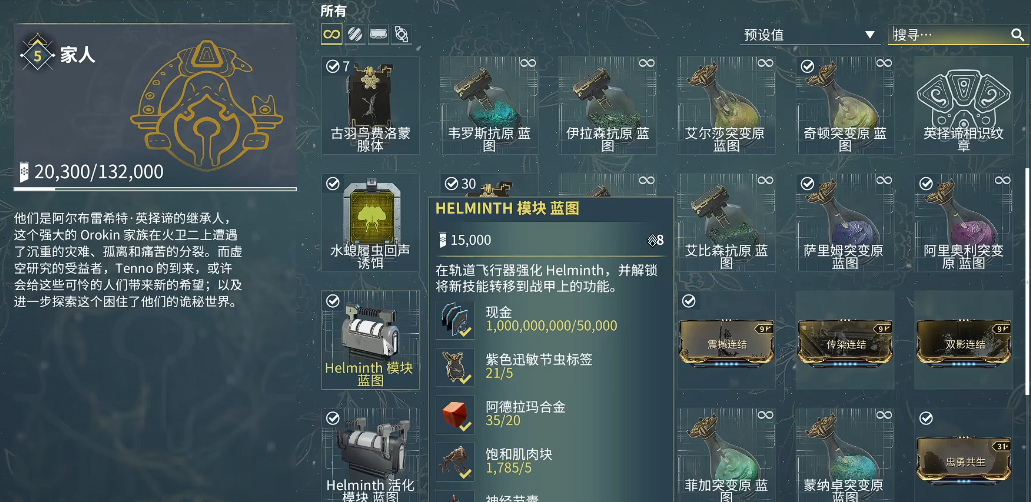
Task: Choose the rectangular mod card filter tab
Action: tap(379, 34)
